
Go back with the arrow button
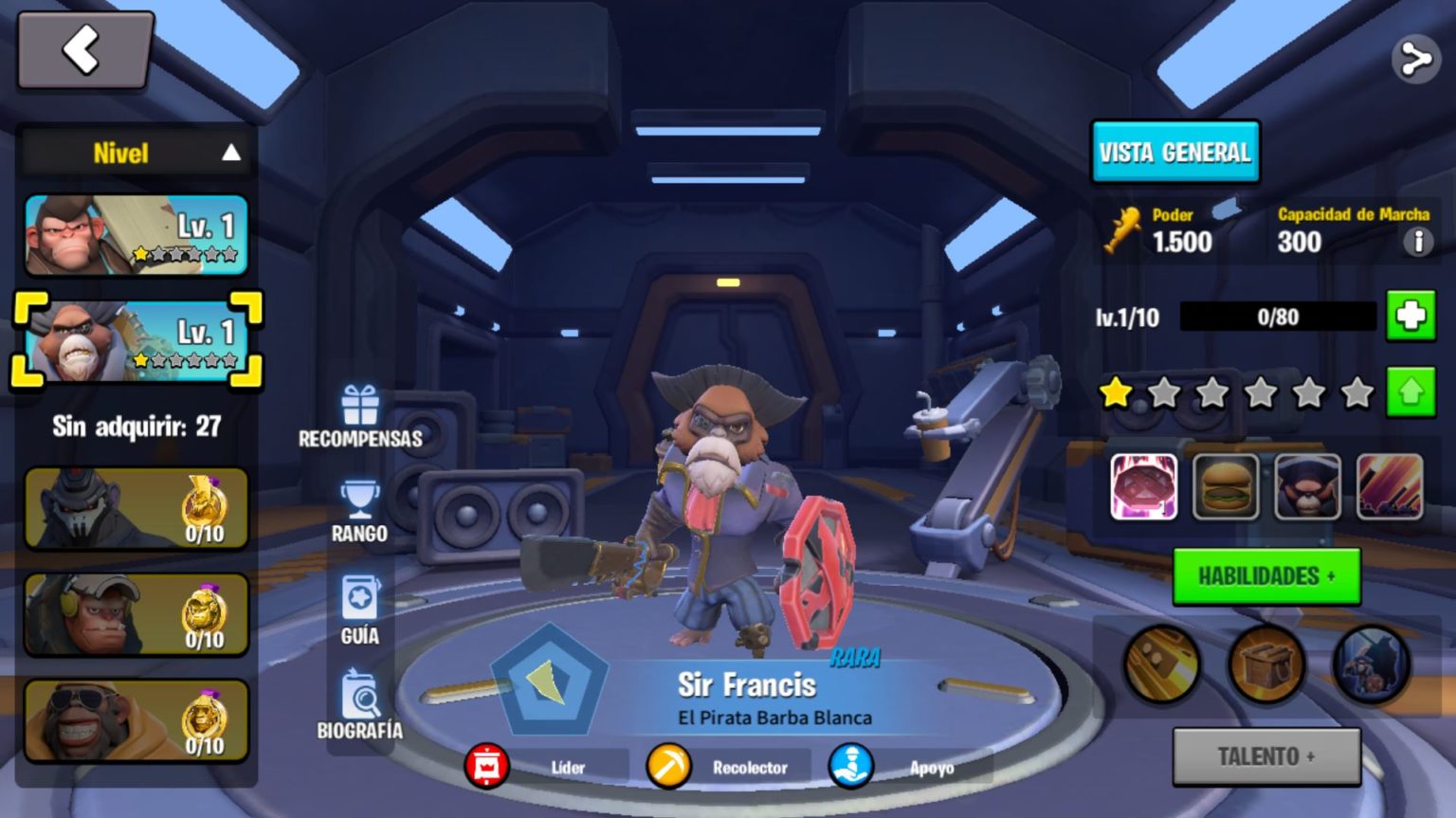[84, 50]
